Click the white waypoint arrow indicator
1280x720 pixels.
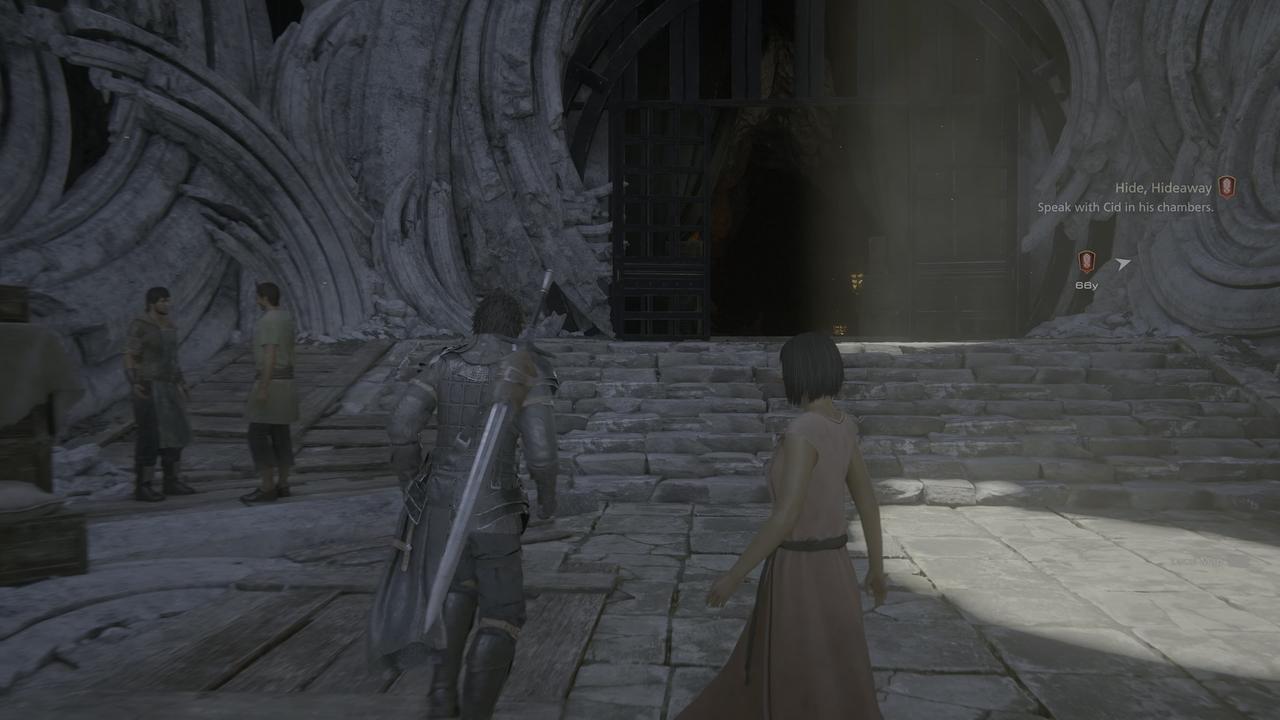(x=1123, y=263)
